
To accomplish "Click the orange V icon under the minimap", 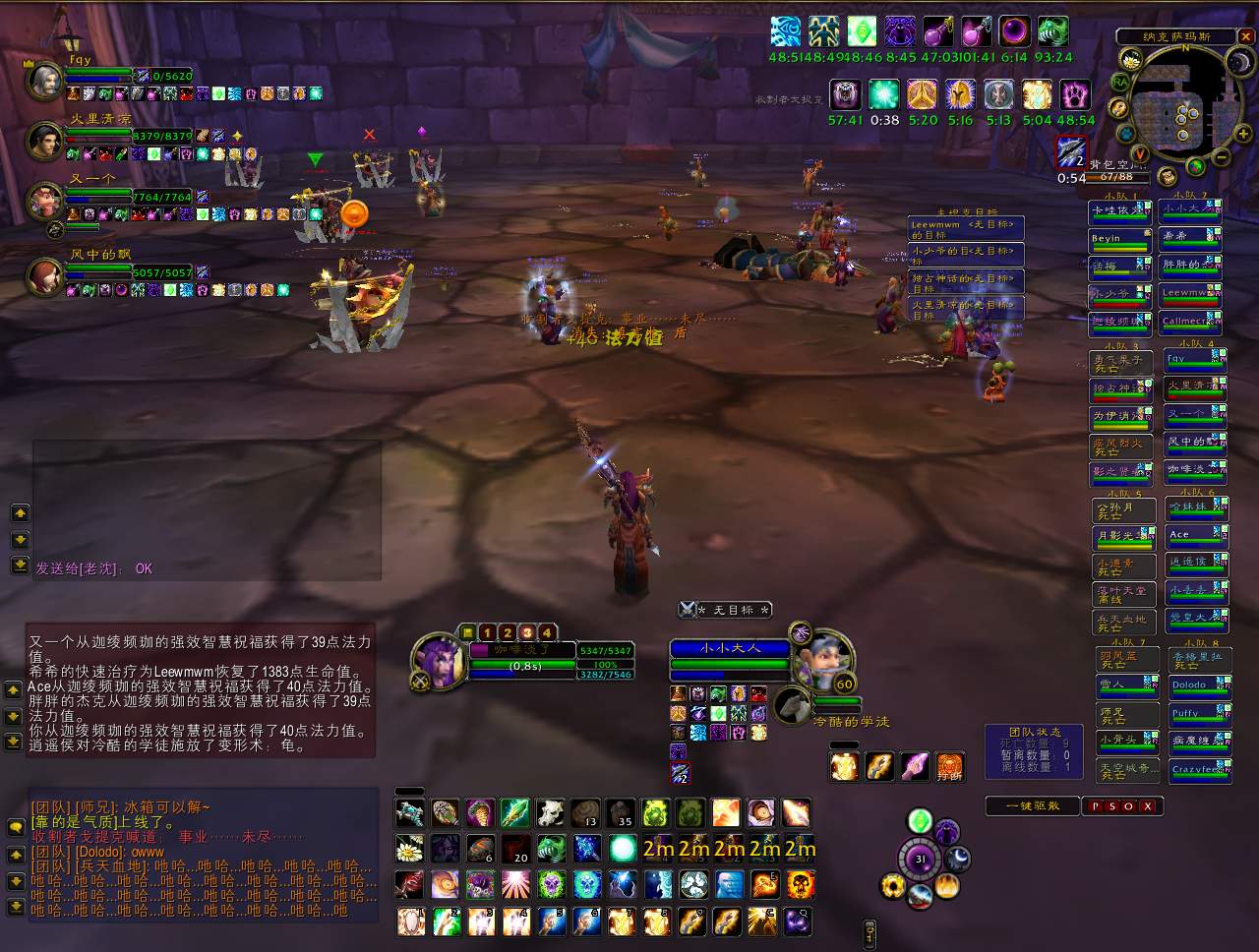I will pos(1140,153).
